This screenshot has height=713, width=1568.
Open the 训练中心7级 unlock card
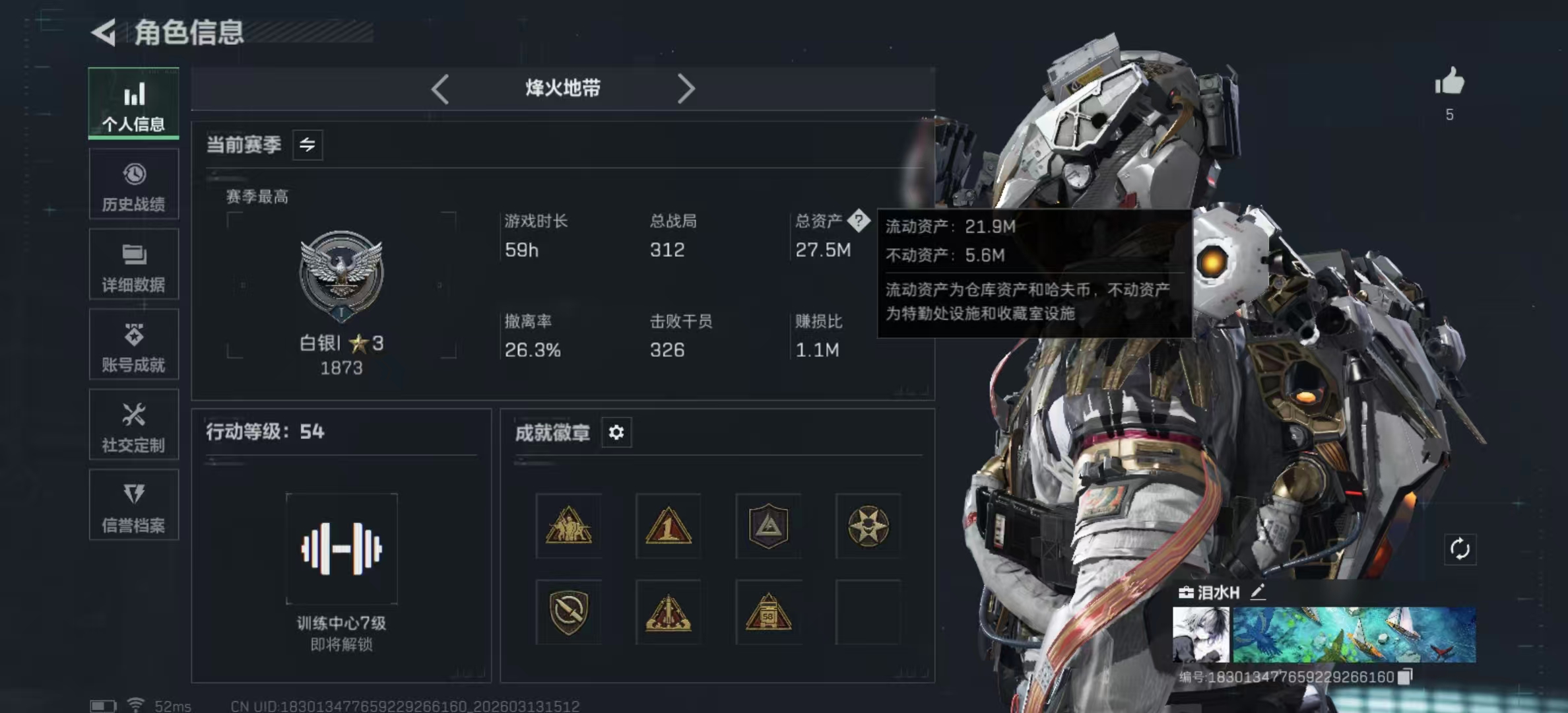click(x=341, y=548)
